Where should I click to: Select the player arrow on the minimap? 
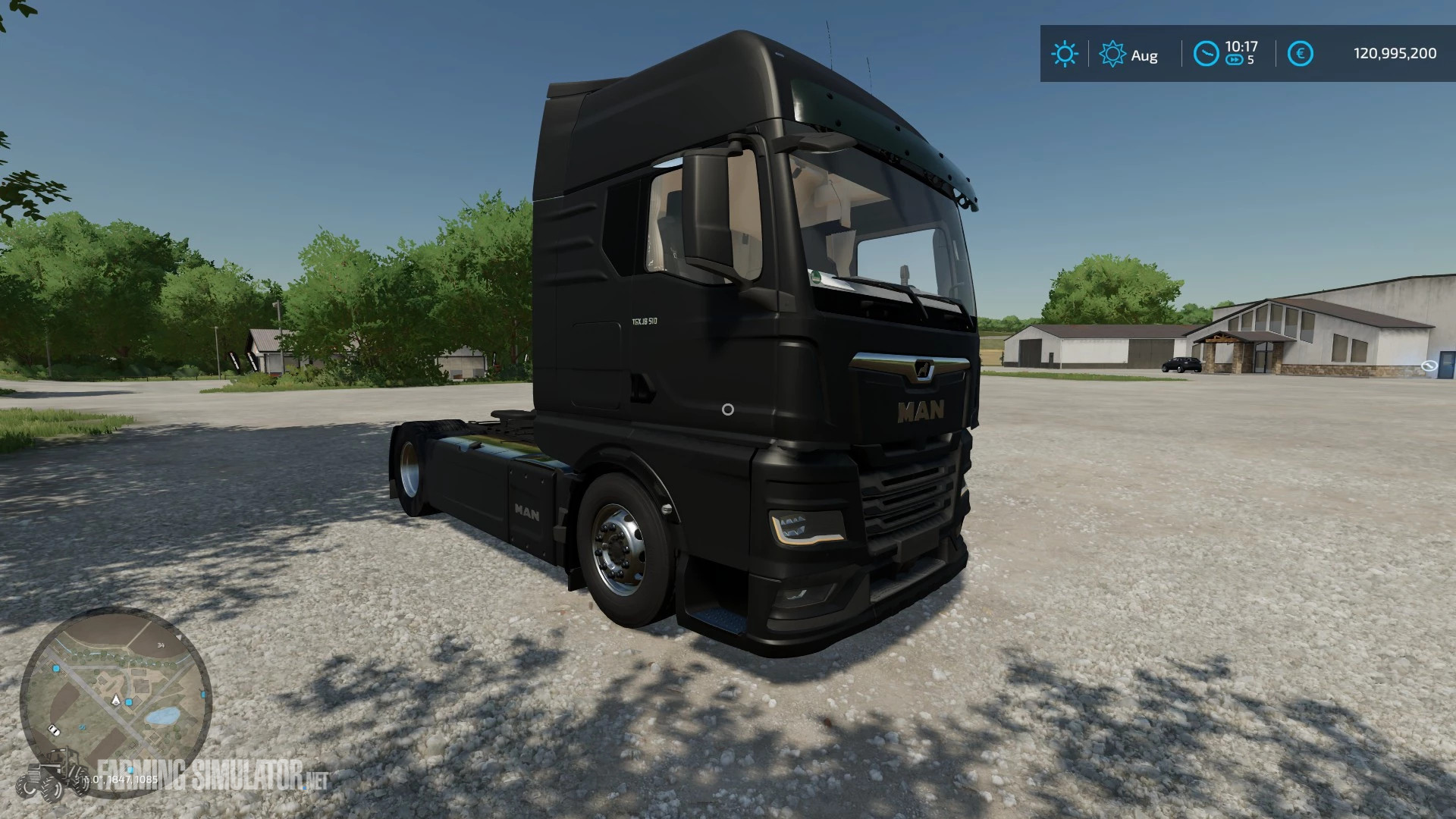pos(115,701)
